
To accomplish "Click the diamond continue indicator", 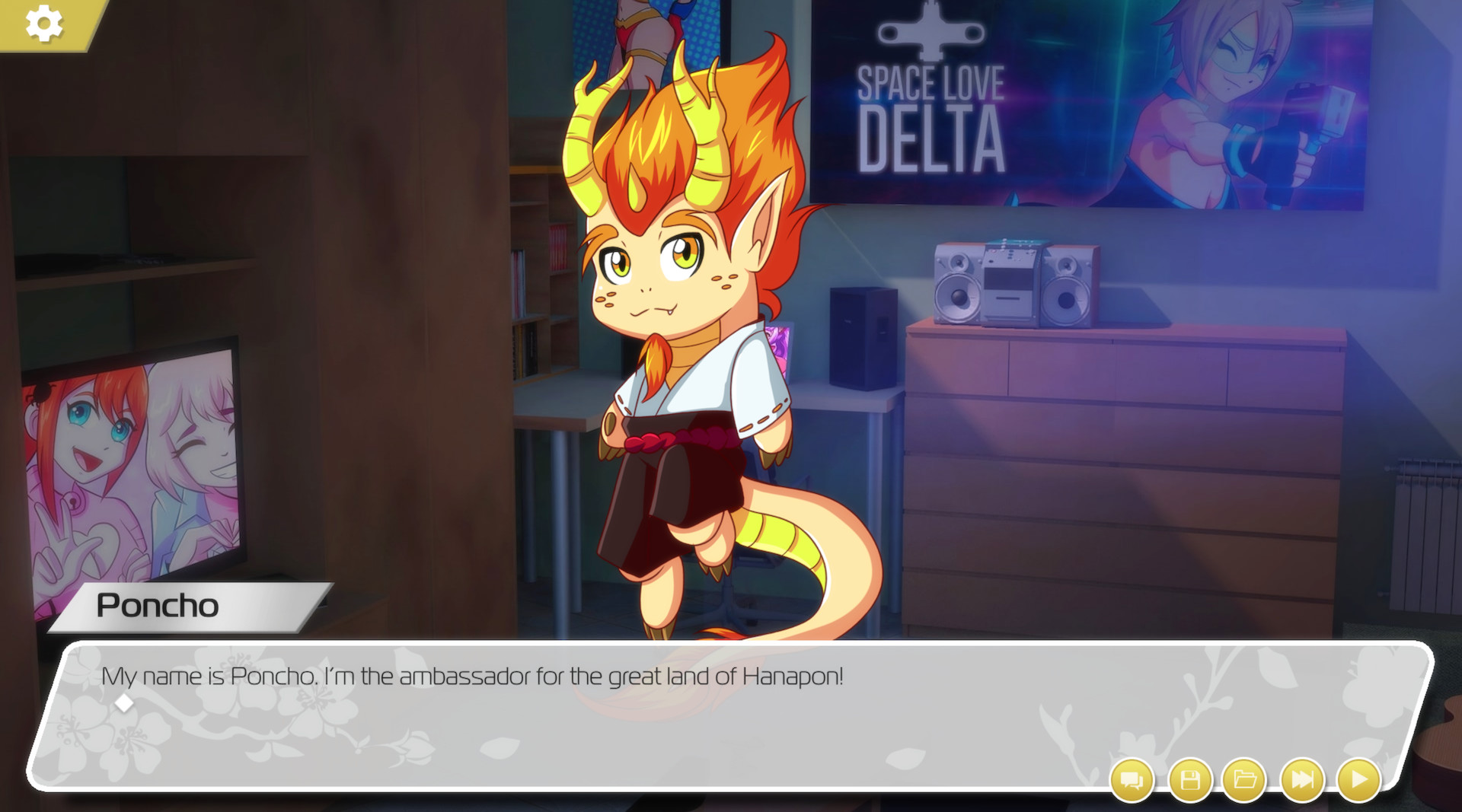I will [x=124, y=703].
